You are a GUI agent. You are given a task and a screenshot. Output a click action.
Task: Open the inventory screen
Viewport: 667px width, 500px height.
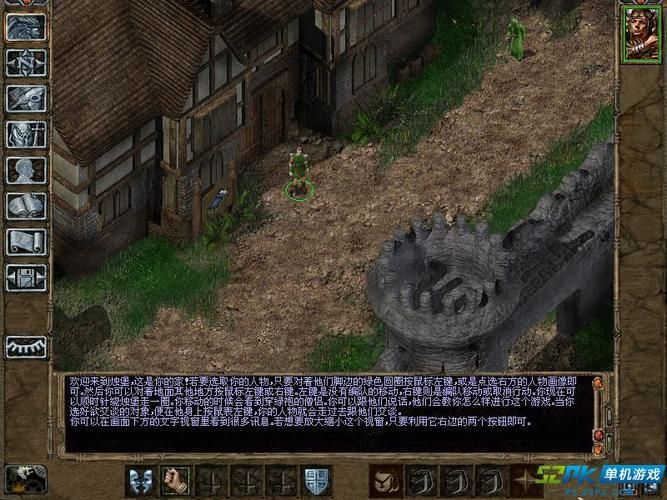[x=26, y=134]
